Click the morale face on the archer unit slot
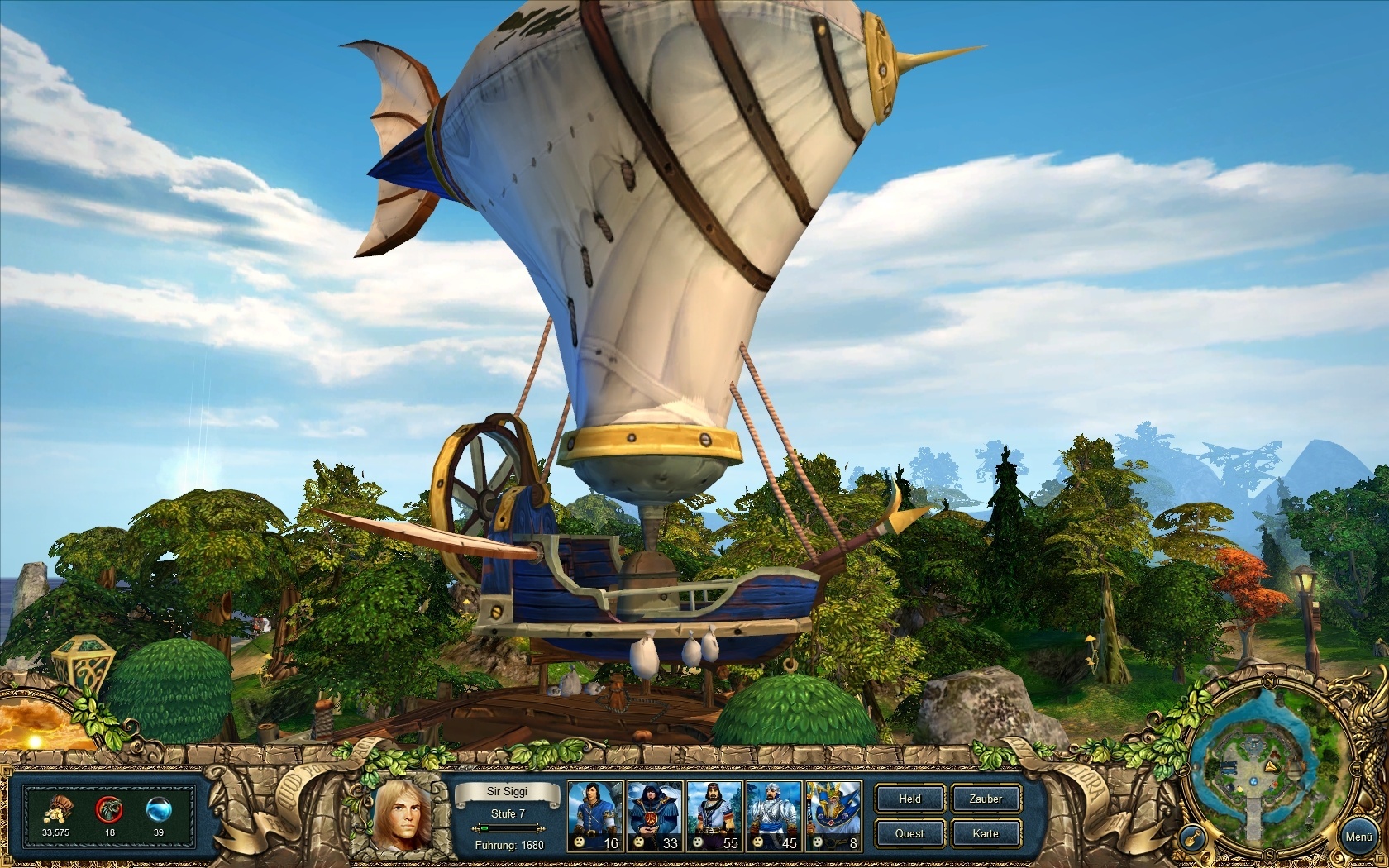 pos(579,842)
